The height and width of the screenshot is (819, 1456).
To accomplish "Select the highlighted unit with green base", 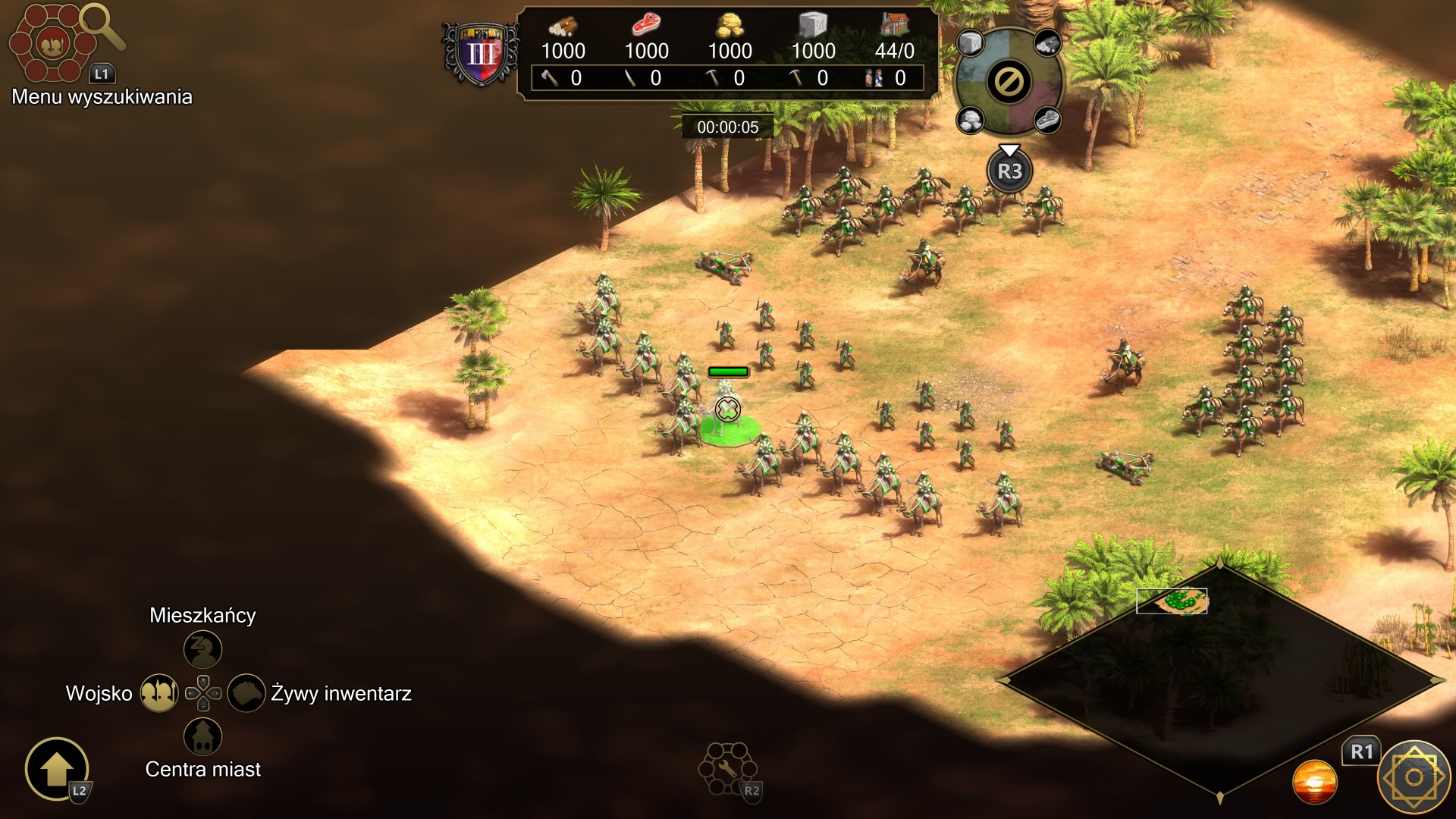I will [728, 413].
